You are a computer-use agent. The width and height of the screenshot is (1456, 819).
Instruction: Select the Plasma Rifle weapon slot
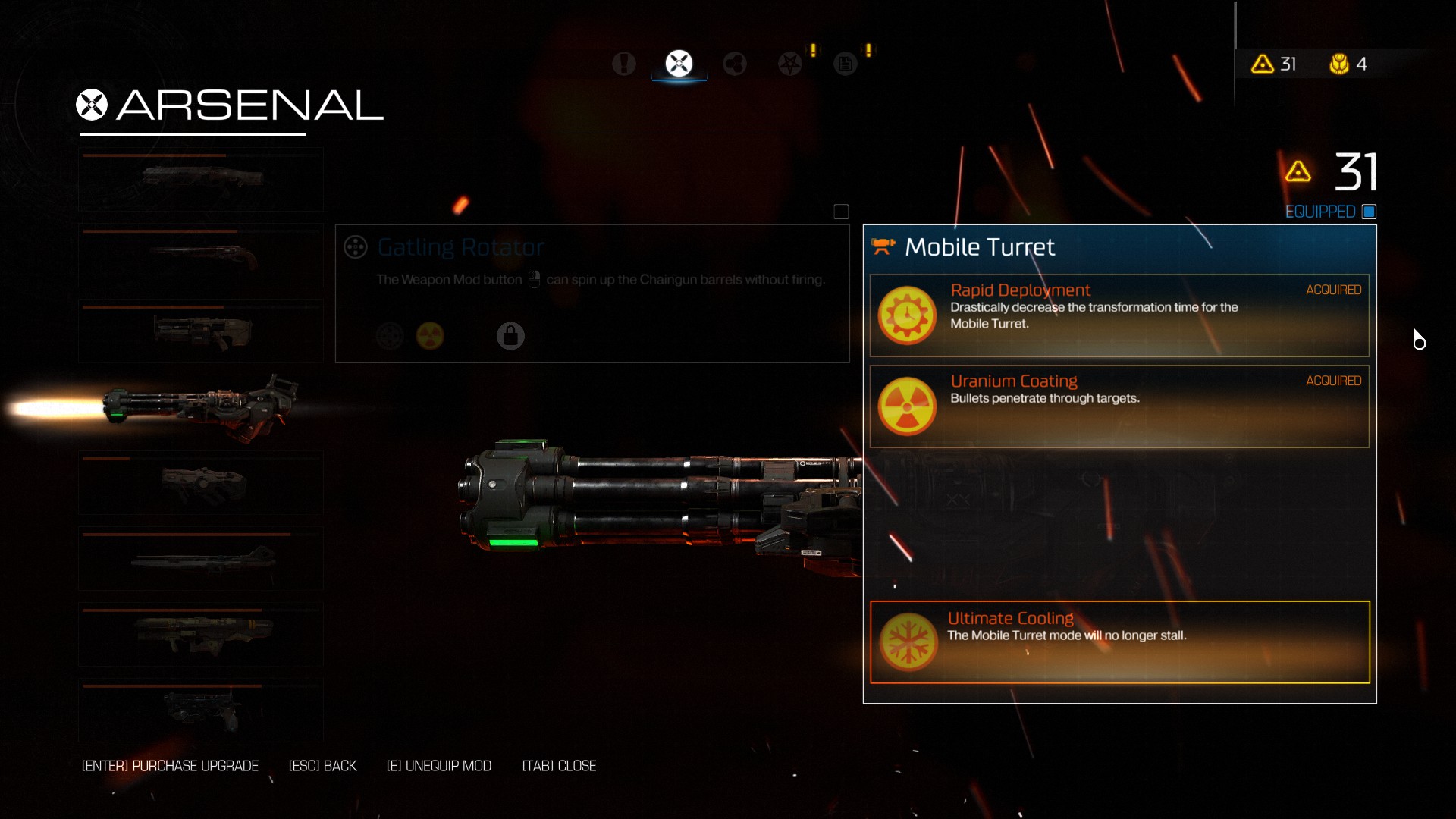tap(201, 484)
